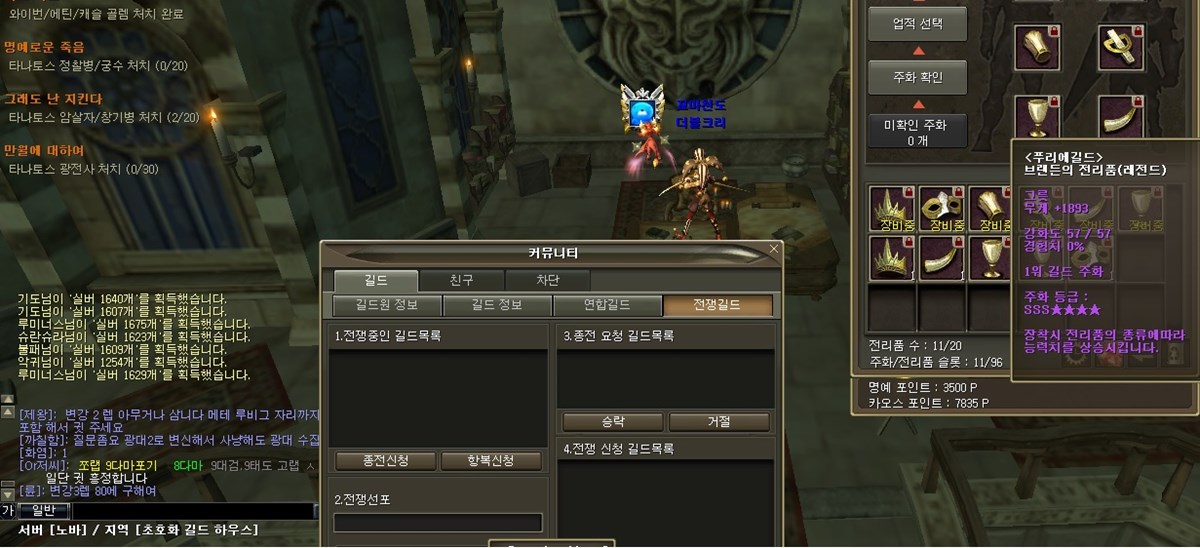Select the 전쟁길드 sub-tab

(718, 306)
